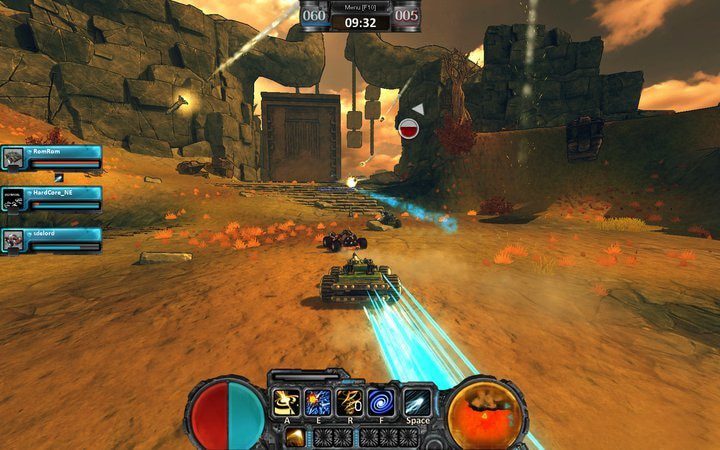Viewport: 720px width, 450px height.
Task: Activate the red and blue explosion ability (E)
Action: tap(318, 402)
